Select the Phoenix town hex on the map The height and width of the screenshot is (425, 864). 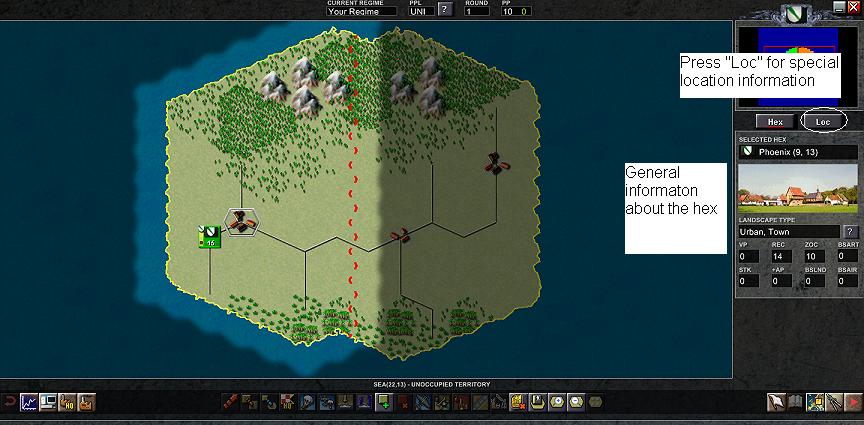[x=242, y=222]
